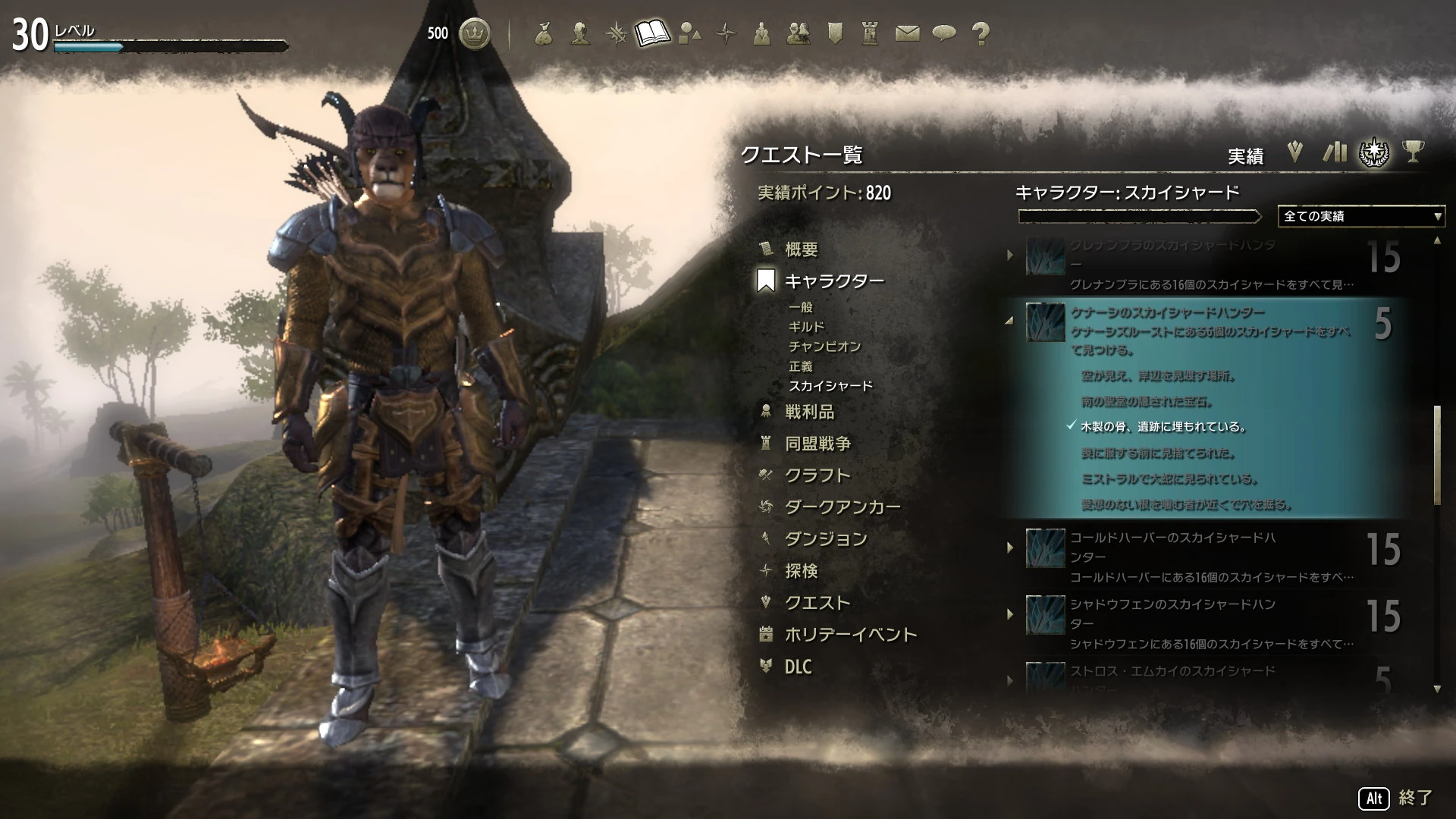Image resolution: width=1456 pixels, height=819 pixels.
Task: Switch to the quest tab icon next to 実績
Action: [1294, 153]
